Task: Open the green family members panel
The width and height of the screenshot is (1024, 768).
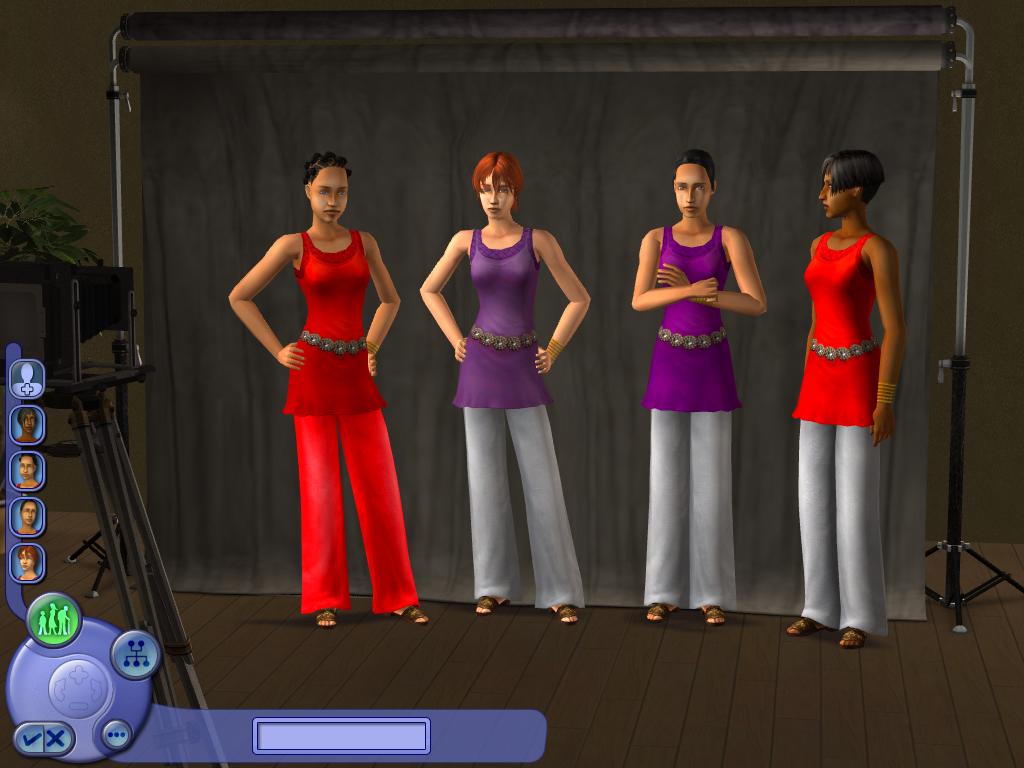Action: click(x=53, y=620)
